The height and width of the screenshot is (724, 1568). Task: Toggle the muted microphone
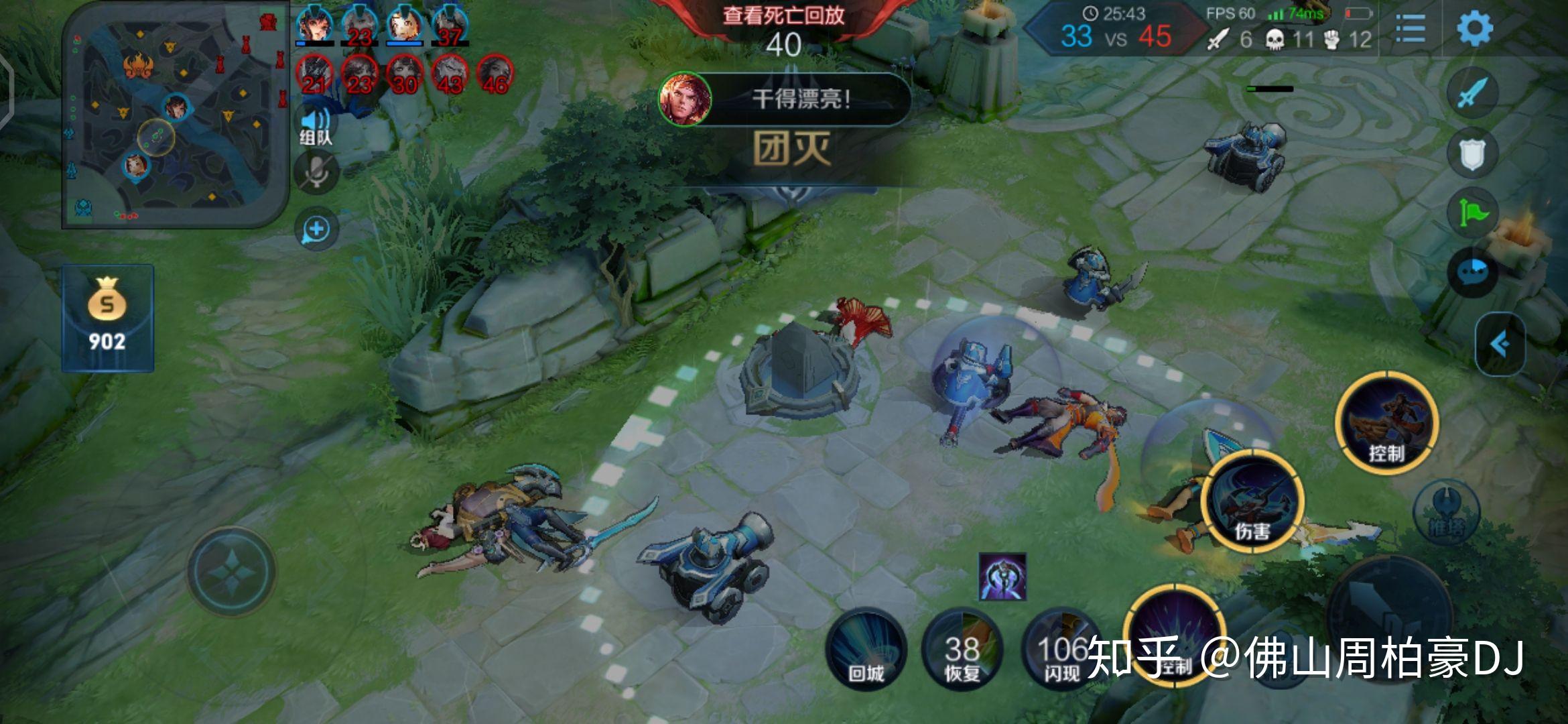point(315,172)
